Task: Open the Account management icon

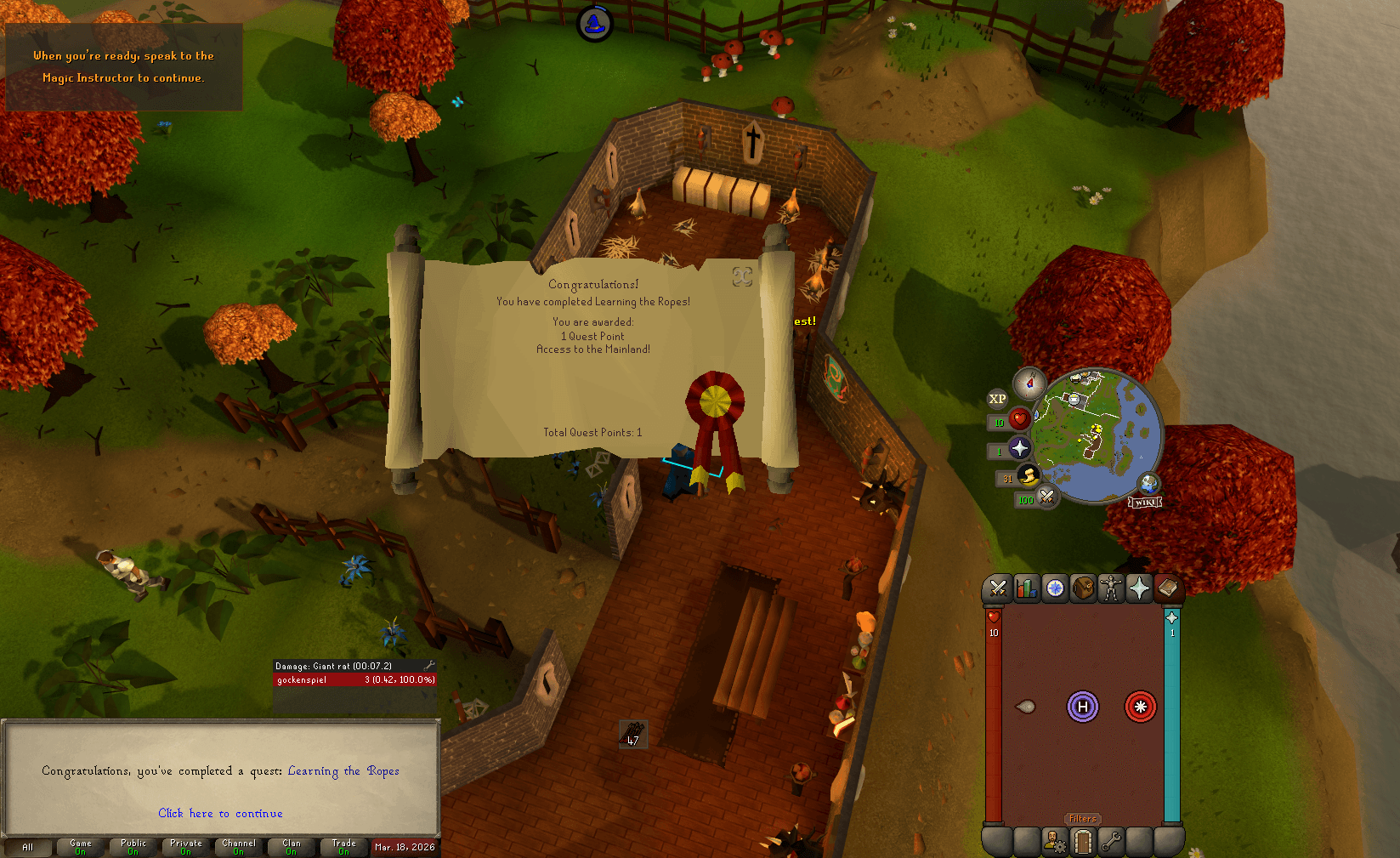Action: (x=1054, y=841)
